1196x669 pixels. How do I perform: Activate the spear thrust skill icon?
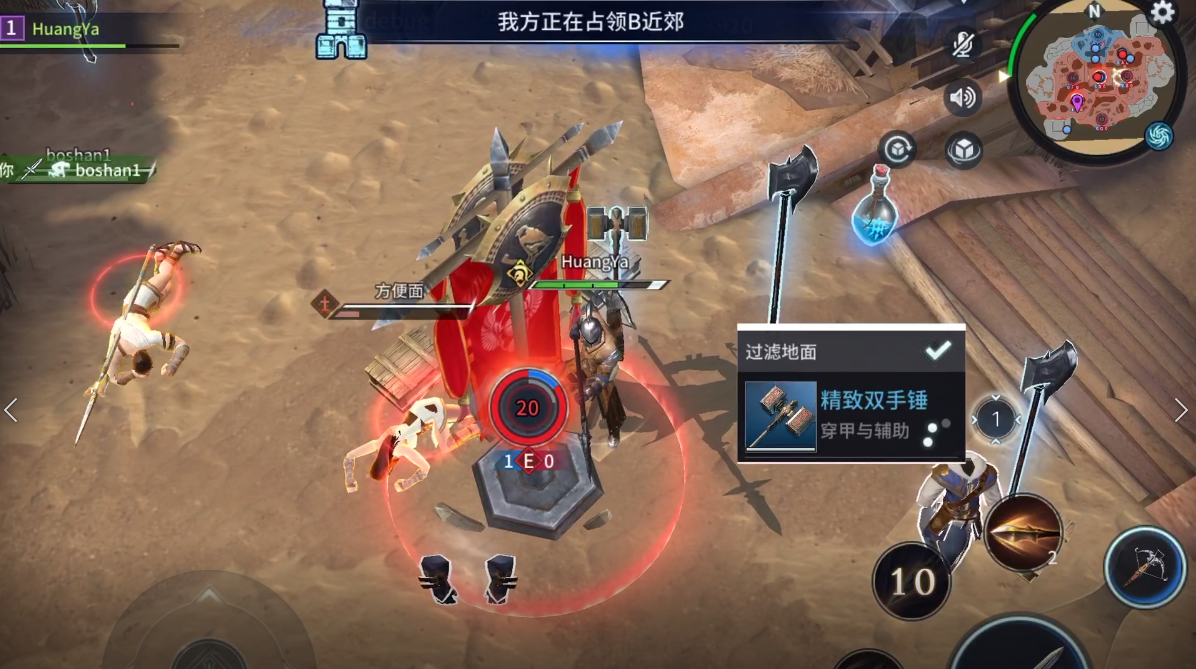pyautogui.click(x=1022, y=532)
